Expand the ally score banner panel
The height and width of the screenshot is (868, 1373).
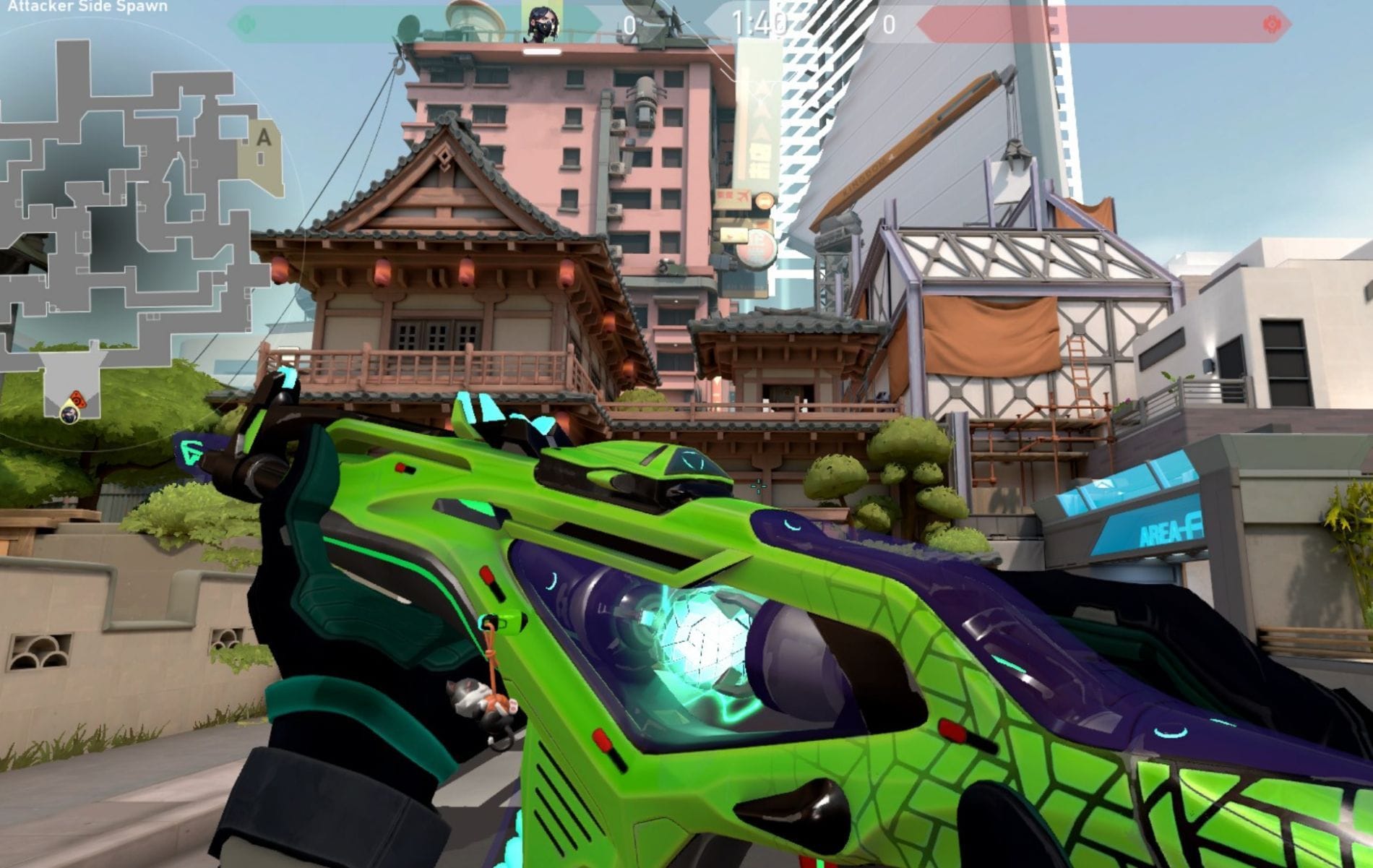434,24
